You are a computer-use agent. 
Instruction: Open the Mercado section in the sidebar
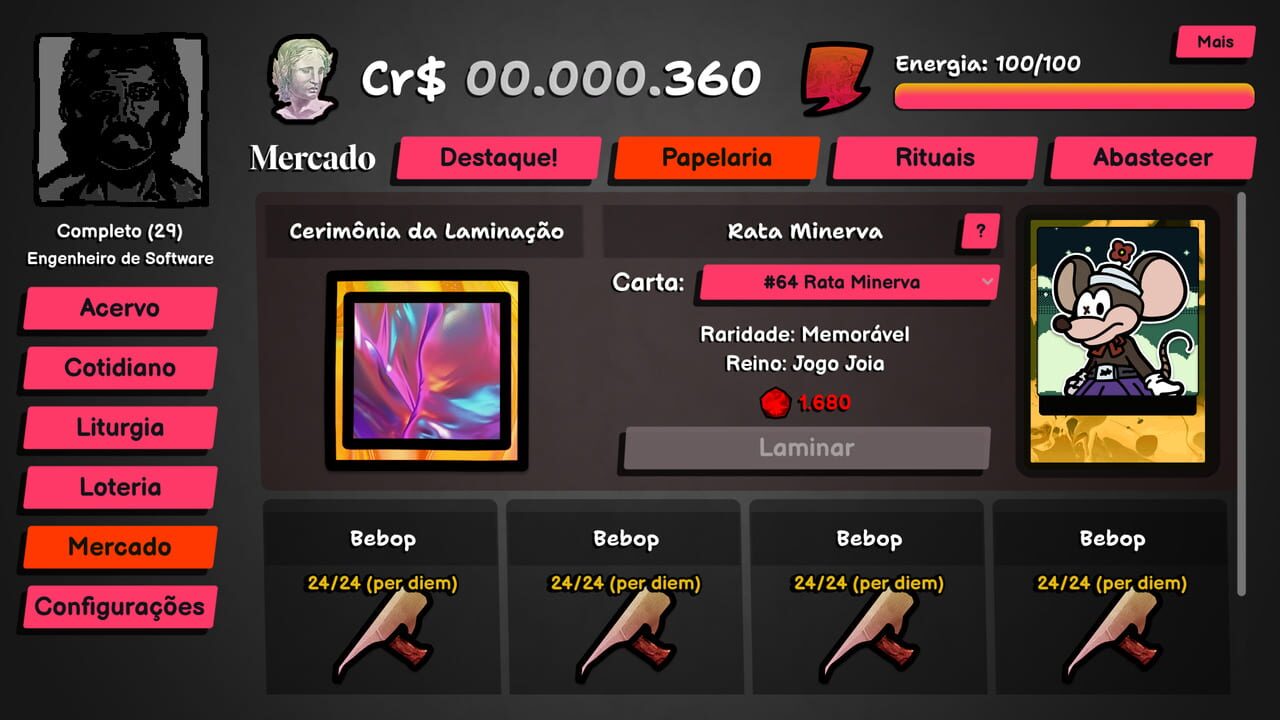(x=117, y=547)
